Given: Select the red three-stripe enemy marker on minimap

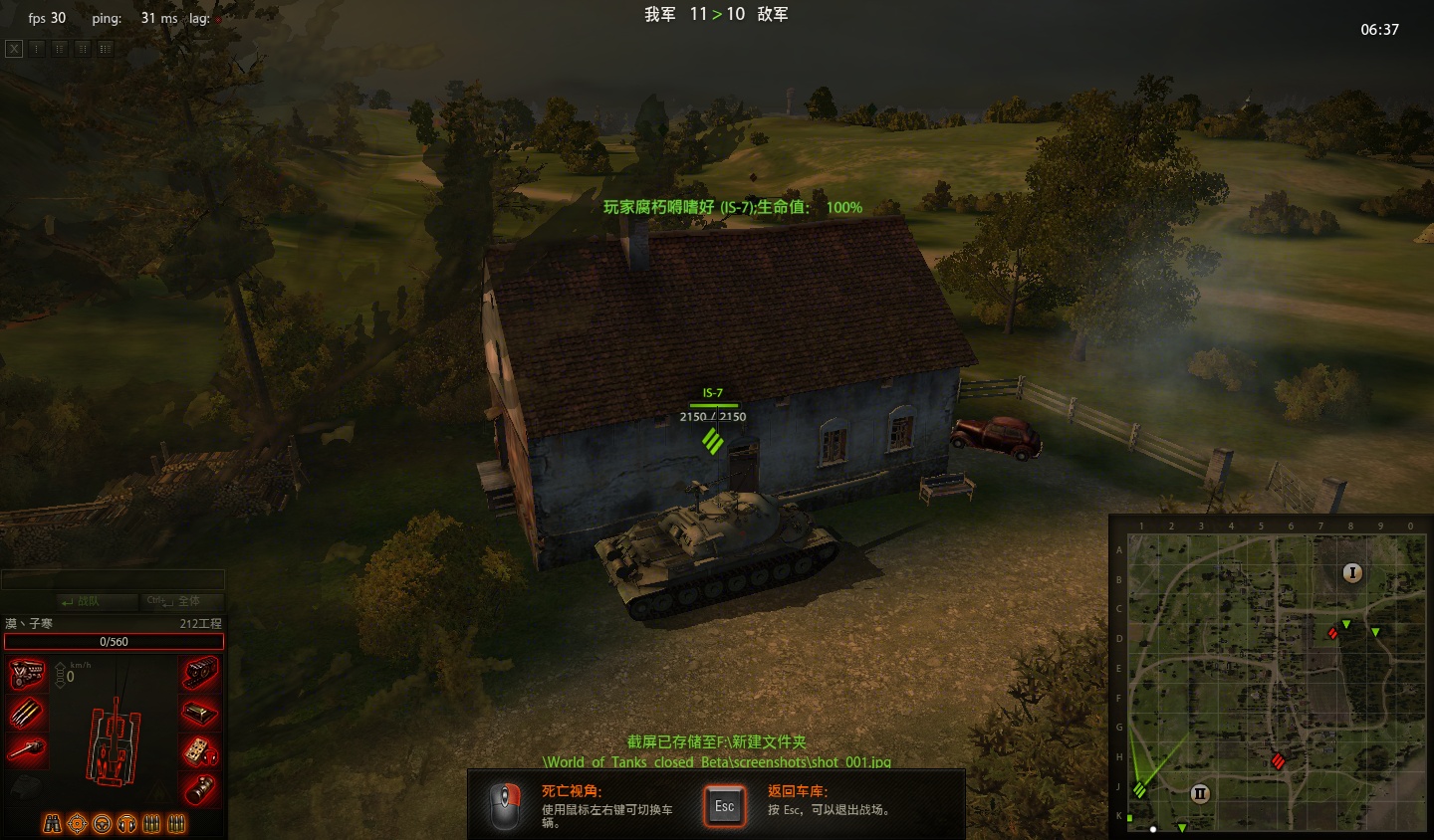Looking at the screenshot, I should click(1278, 761).
